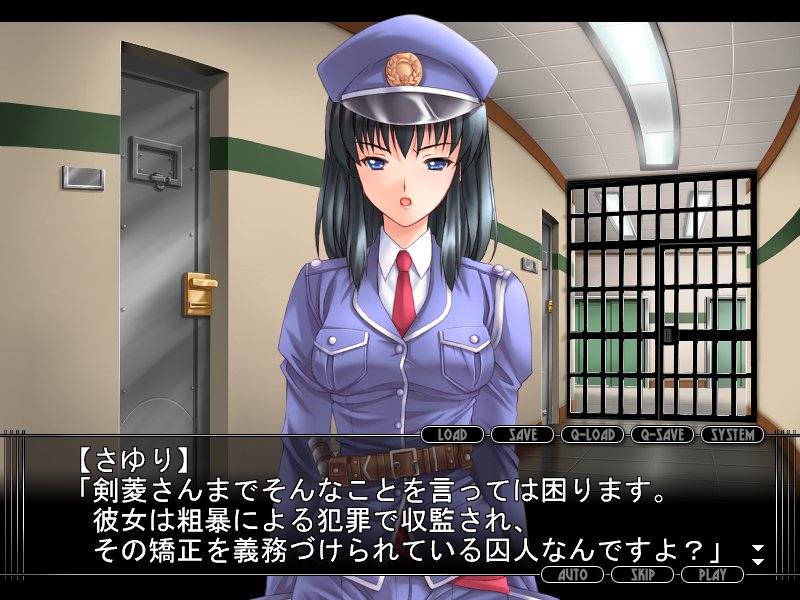
Task: Activate the Q-LOAD quick load button
Action: [592, 435]
